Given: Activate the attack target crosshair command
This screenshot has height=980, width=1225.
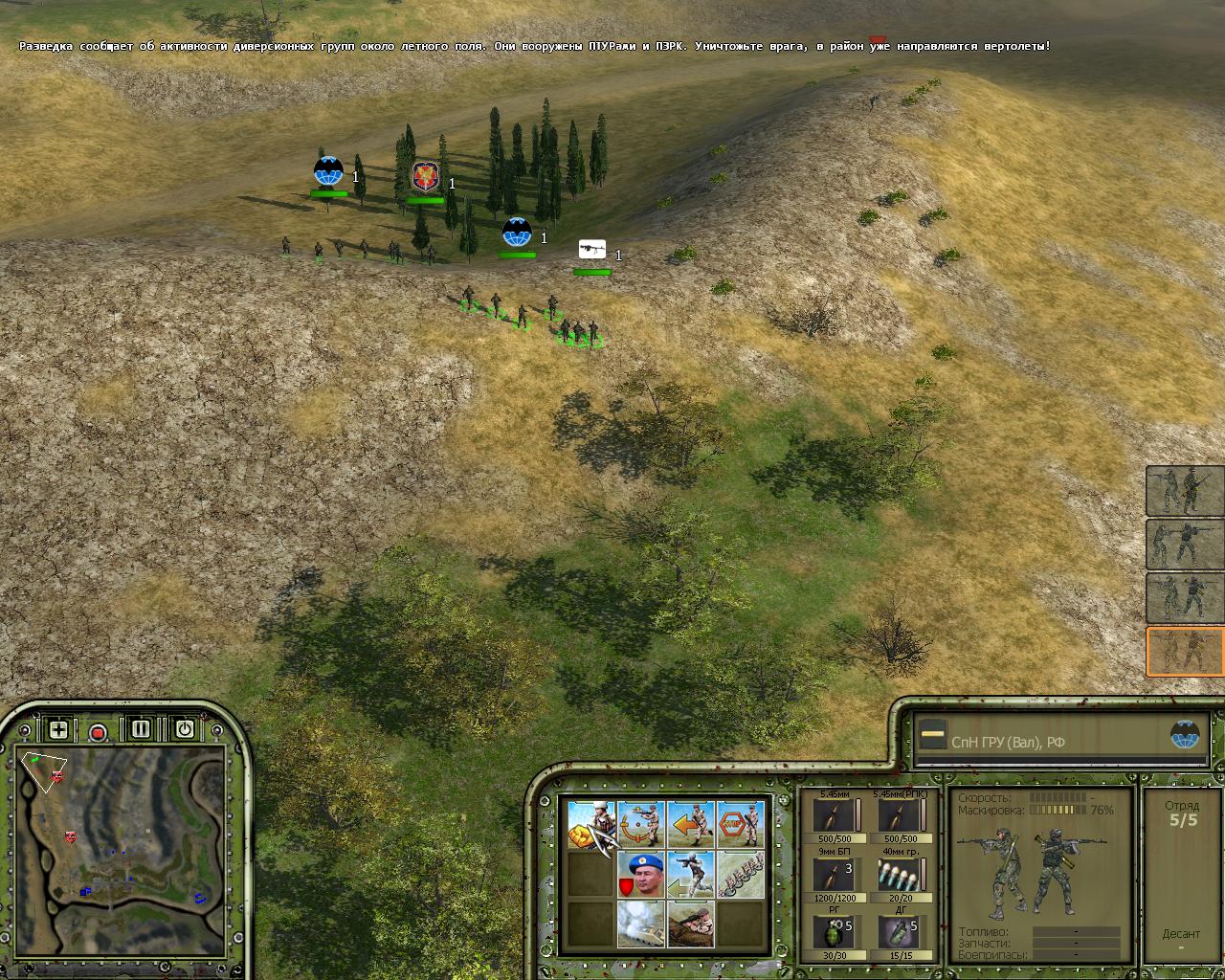Looking at the screenshot, I should (640, 824).
